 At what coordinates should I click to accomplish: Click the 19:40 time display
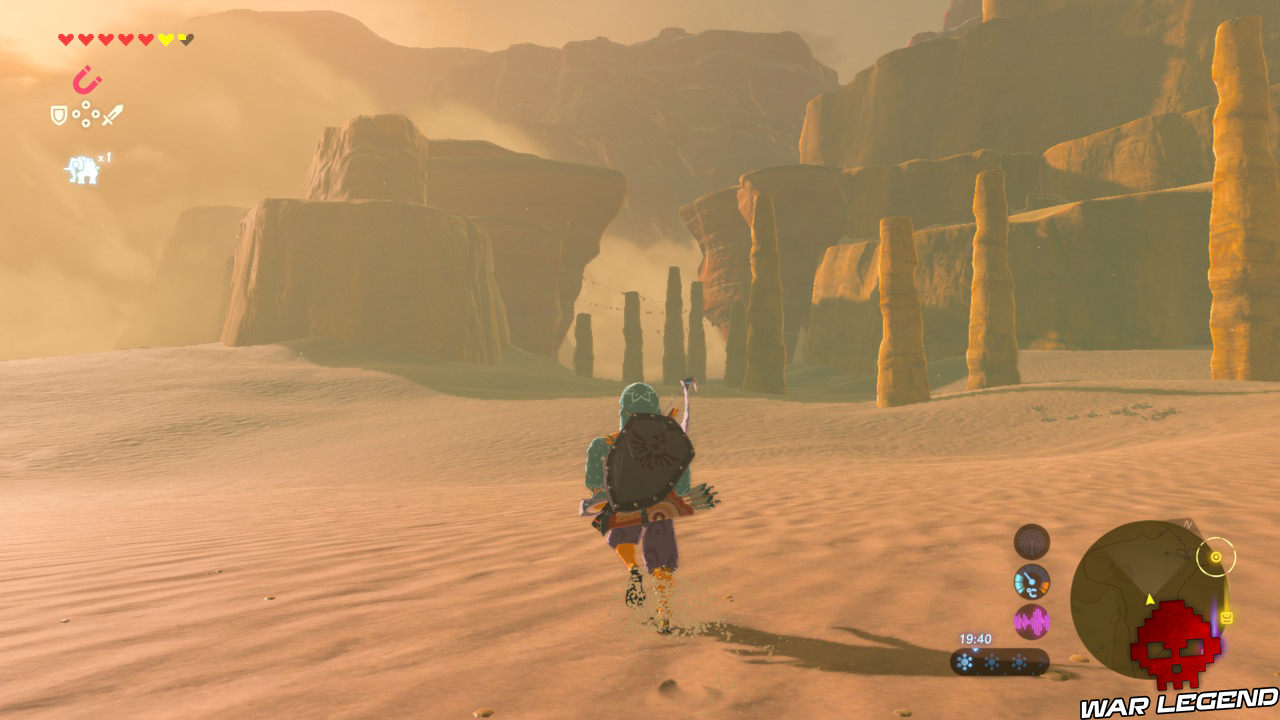click(x=976, y=639)
